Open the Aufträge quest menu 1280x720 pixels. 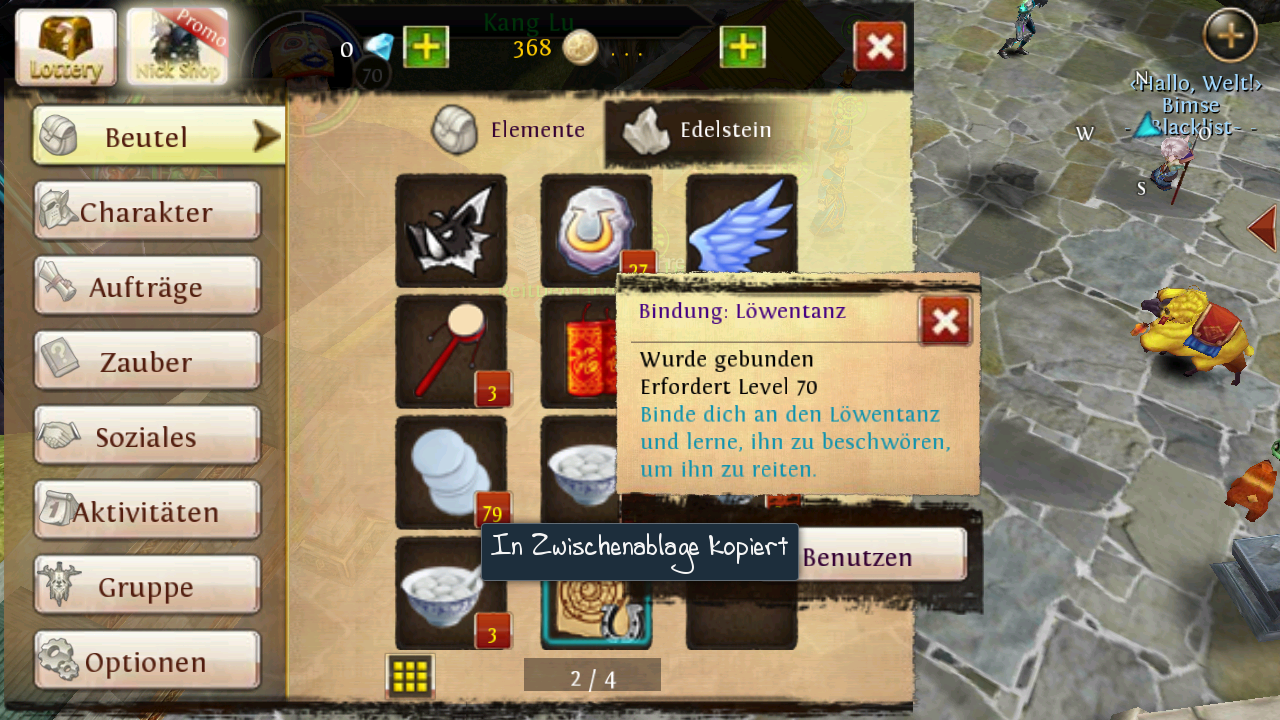pyautogui.click(x=147, y=286)
